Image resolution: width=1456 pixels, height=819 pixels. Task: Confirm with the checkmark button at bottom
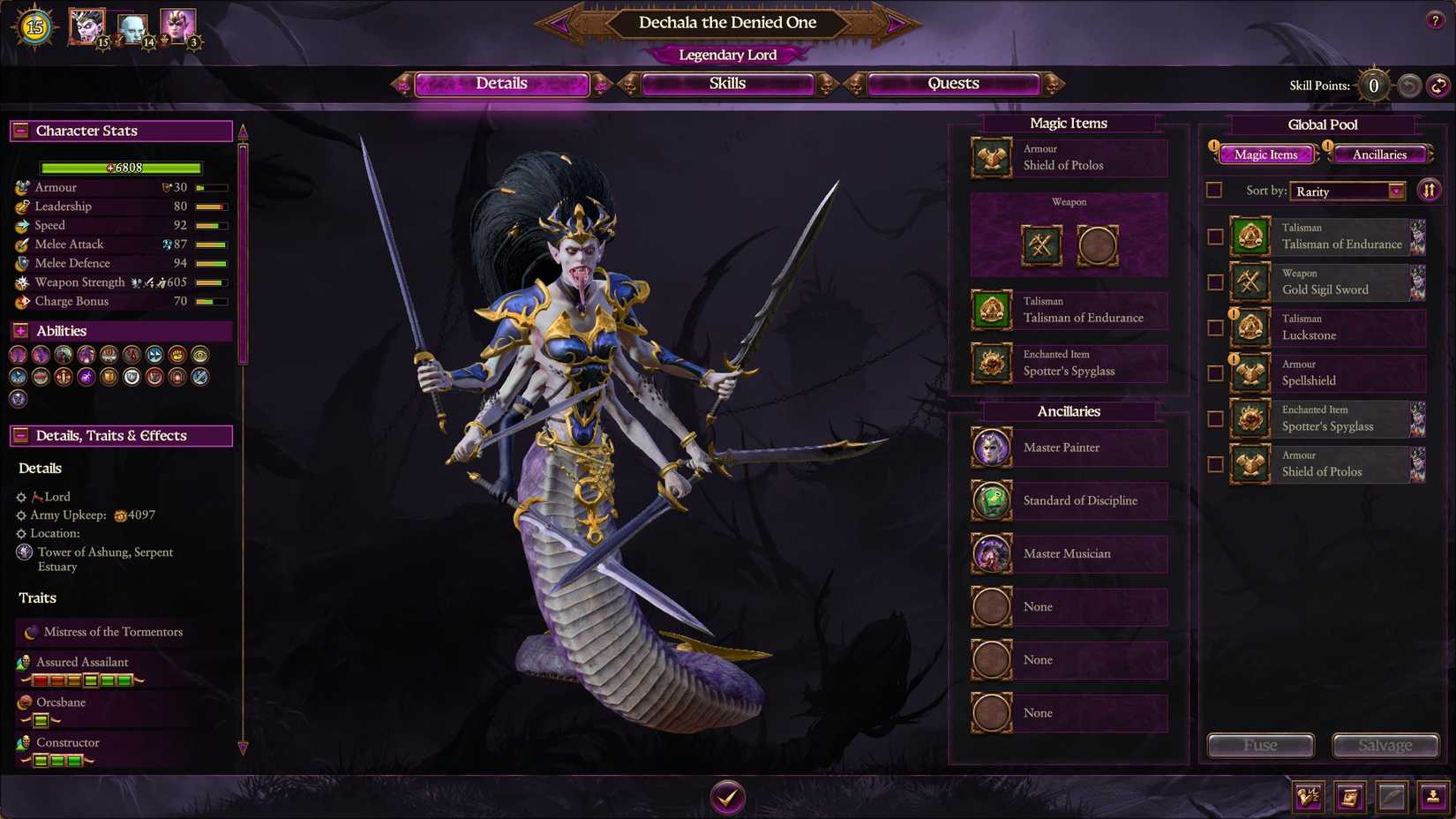click(x=727, y=796)
